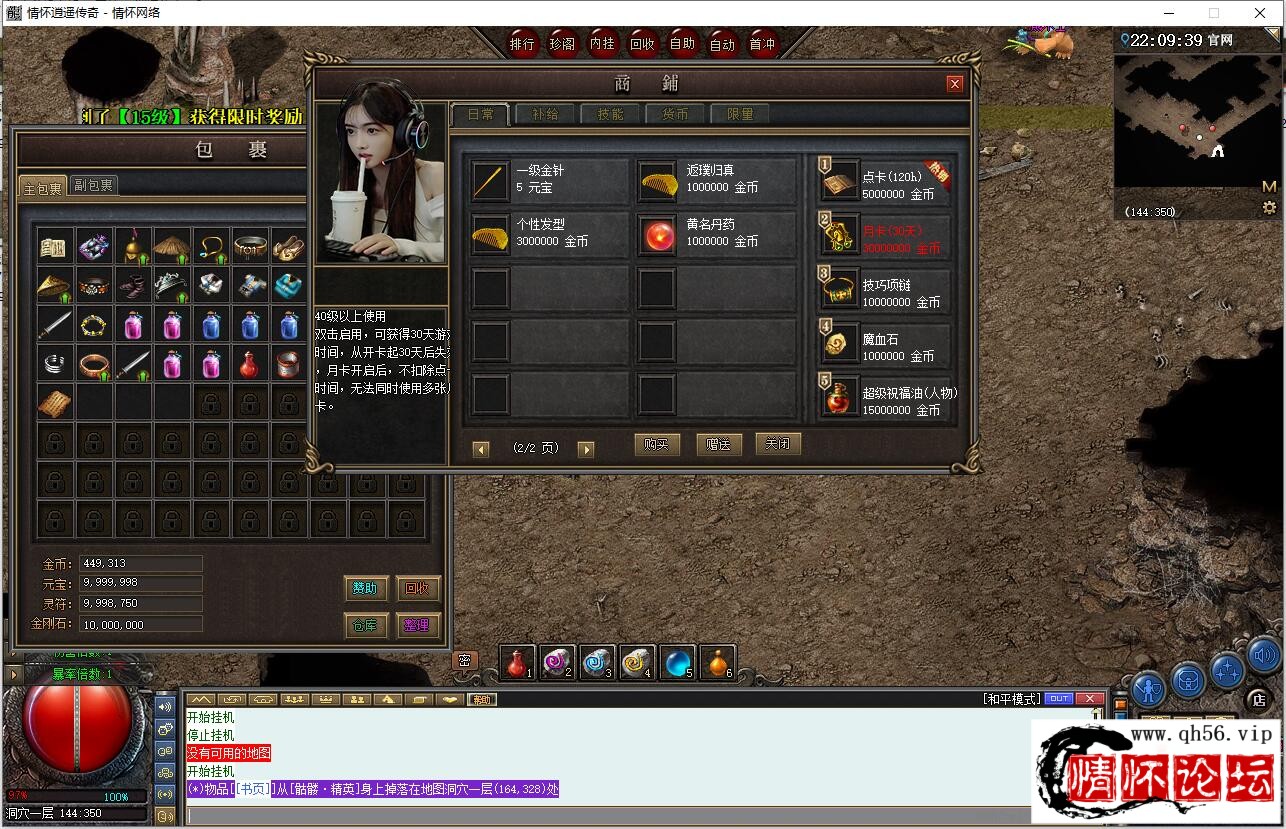Switch to the 补给 shop tab
This screenshot has width=1286, height=829.
[x=545, y=114]
